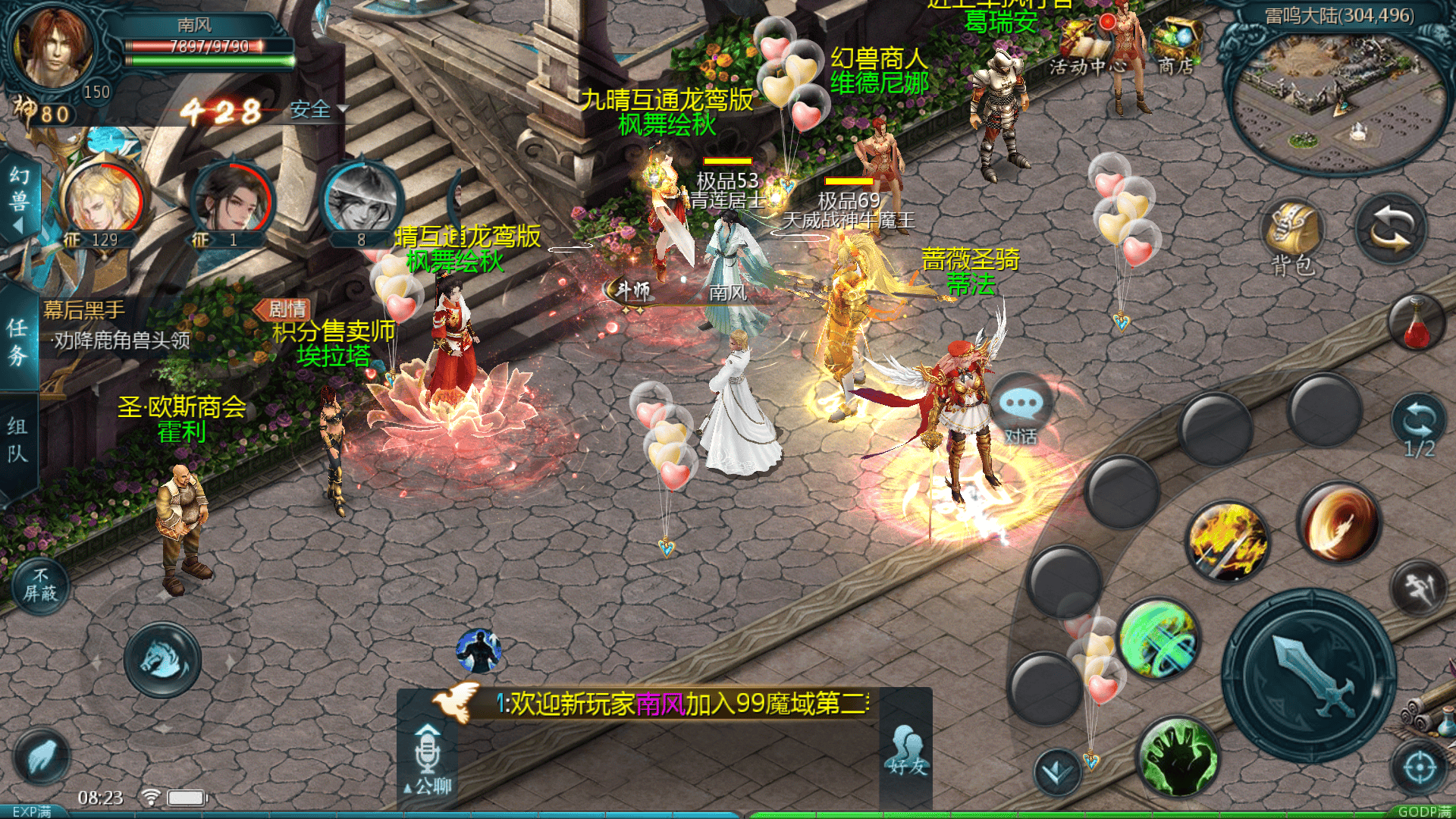The image size is (1456, 819).
Task: Expand the 幻兽 tab
Action: click(19, 199)
